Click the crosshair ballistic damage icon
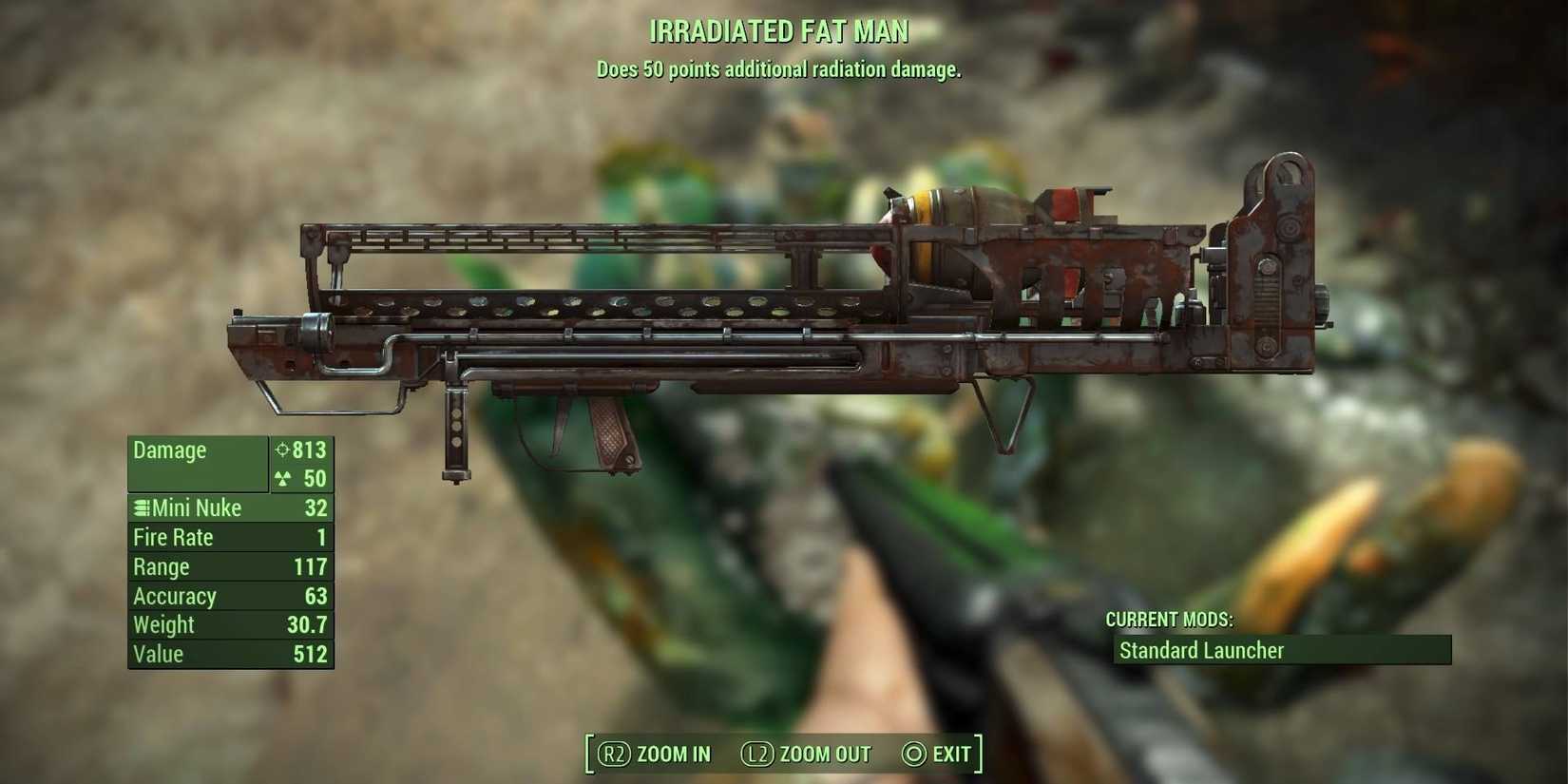This screenshot has width=1568, height=784. pyautogui.click(x=281, y=449)
